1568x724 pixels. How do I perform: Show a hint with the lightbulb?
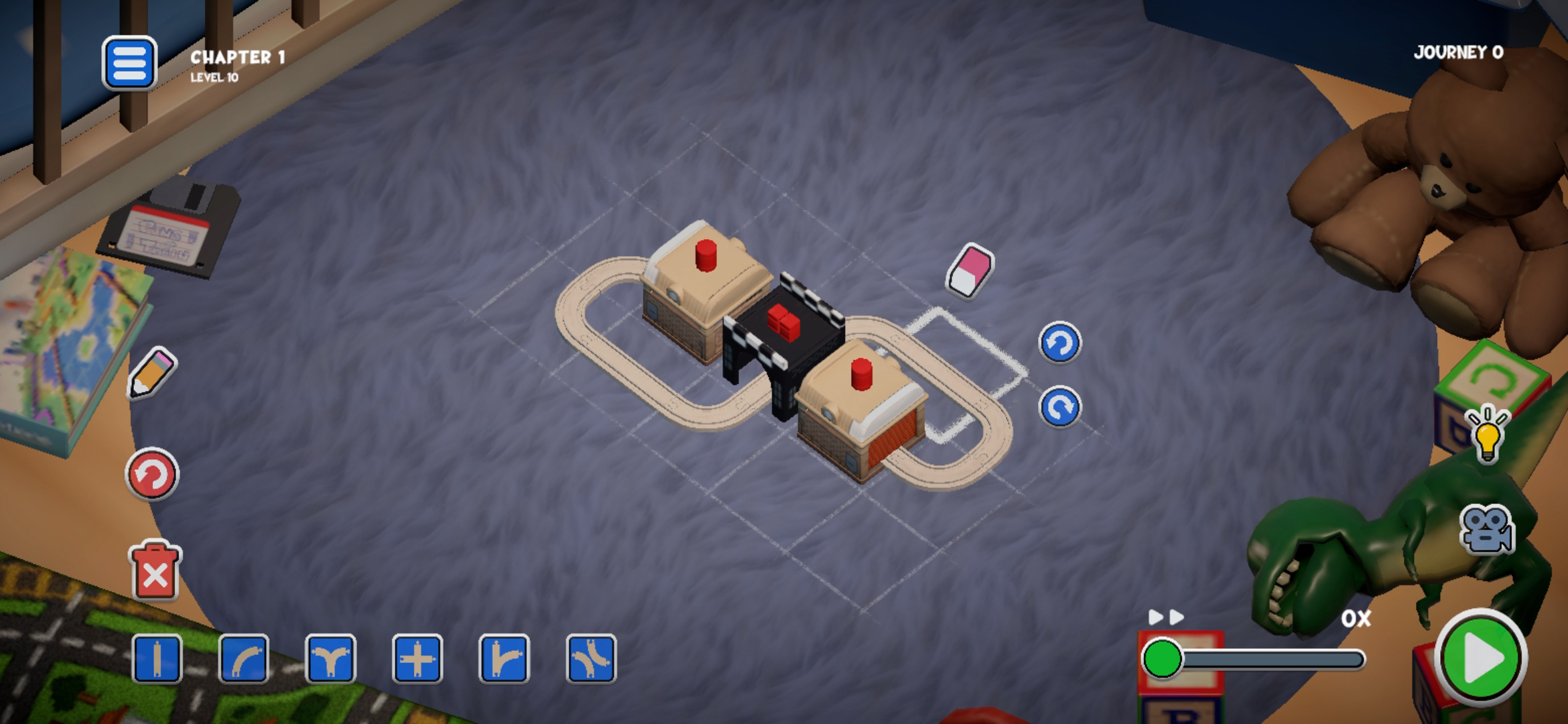[1487, 434]
